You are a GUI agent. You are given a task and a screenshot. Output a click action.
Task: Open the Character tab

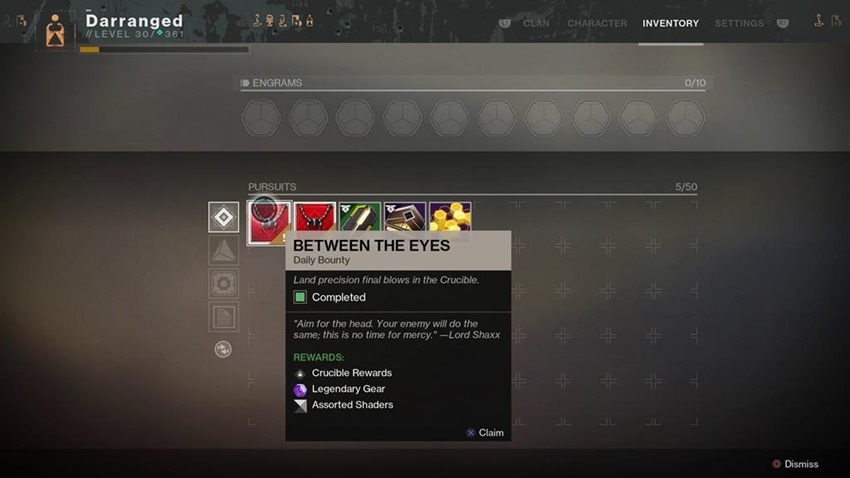pos(597,23)
